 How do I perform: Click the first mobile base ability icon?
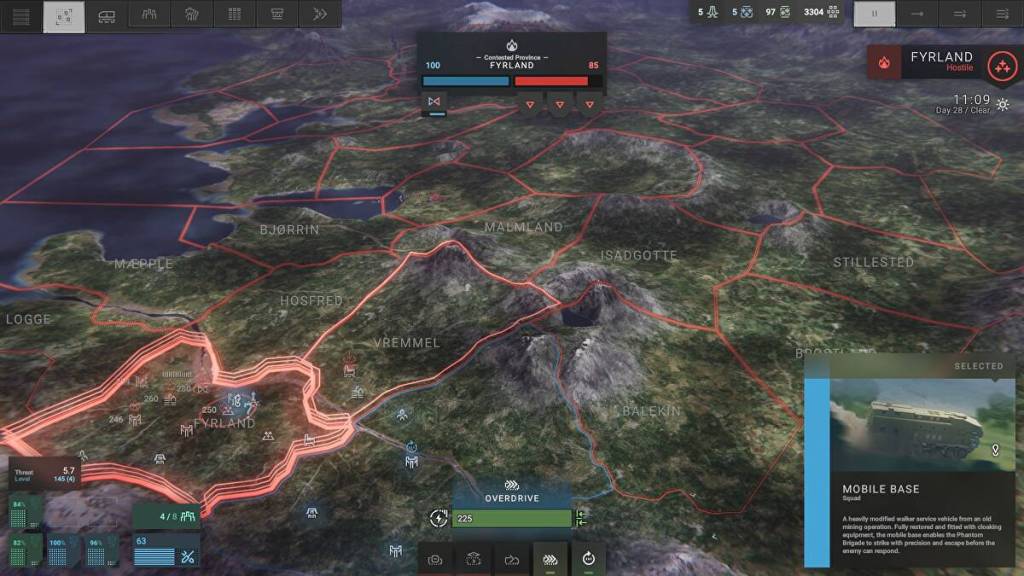tap(434, 559)
